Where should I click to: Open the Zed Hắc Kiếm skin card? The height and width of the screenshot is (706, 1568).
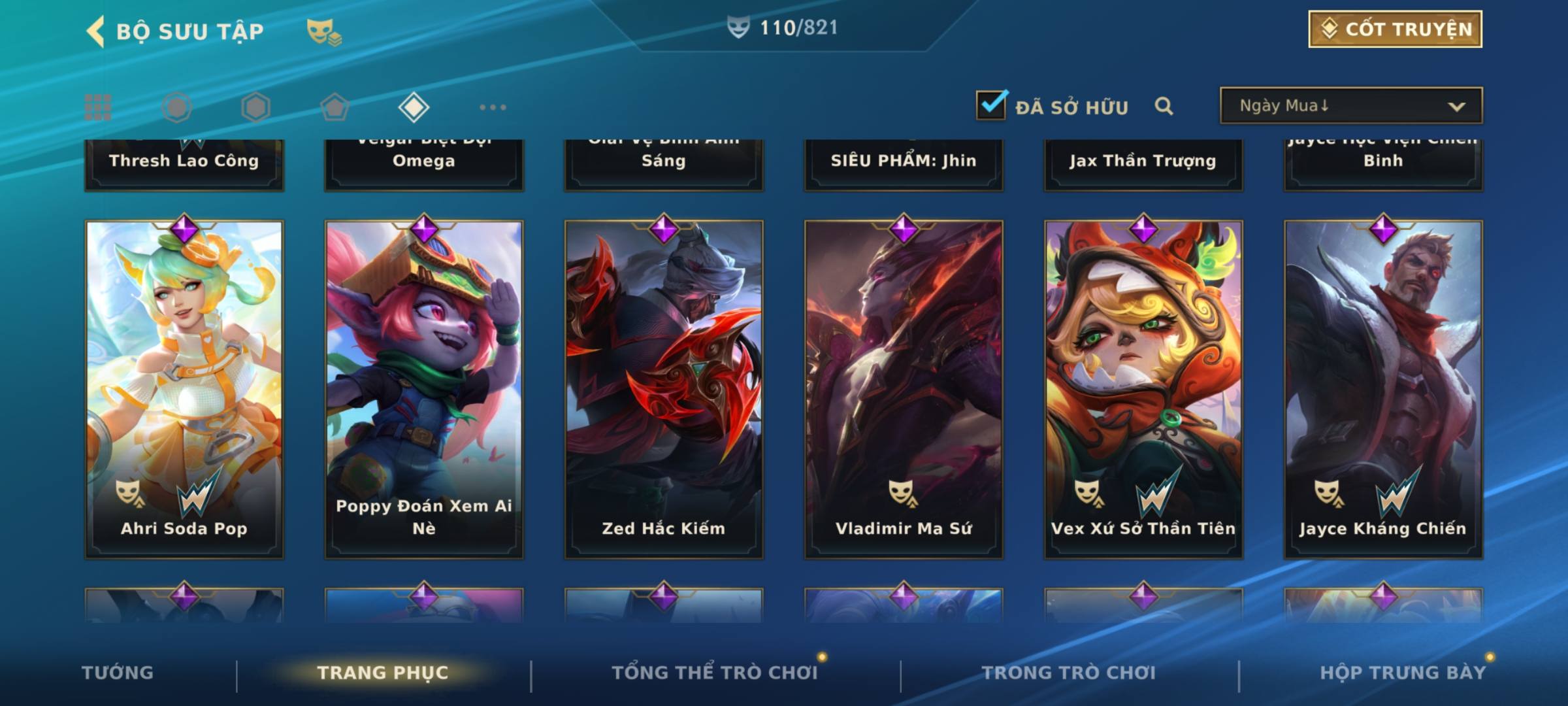coord(664,389)
